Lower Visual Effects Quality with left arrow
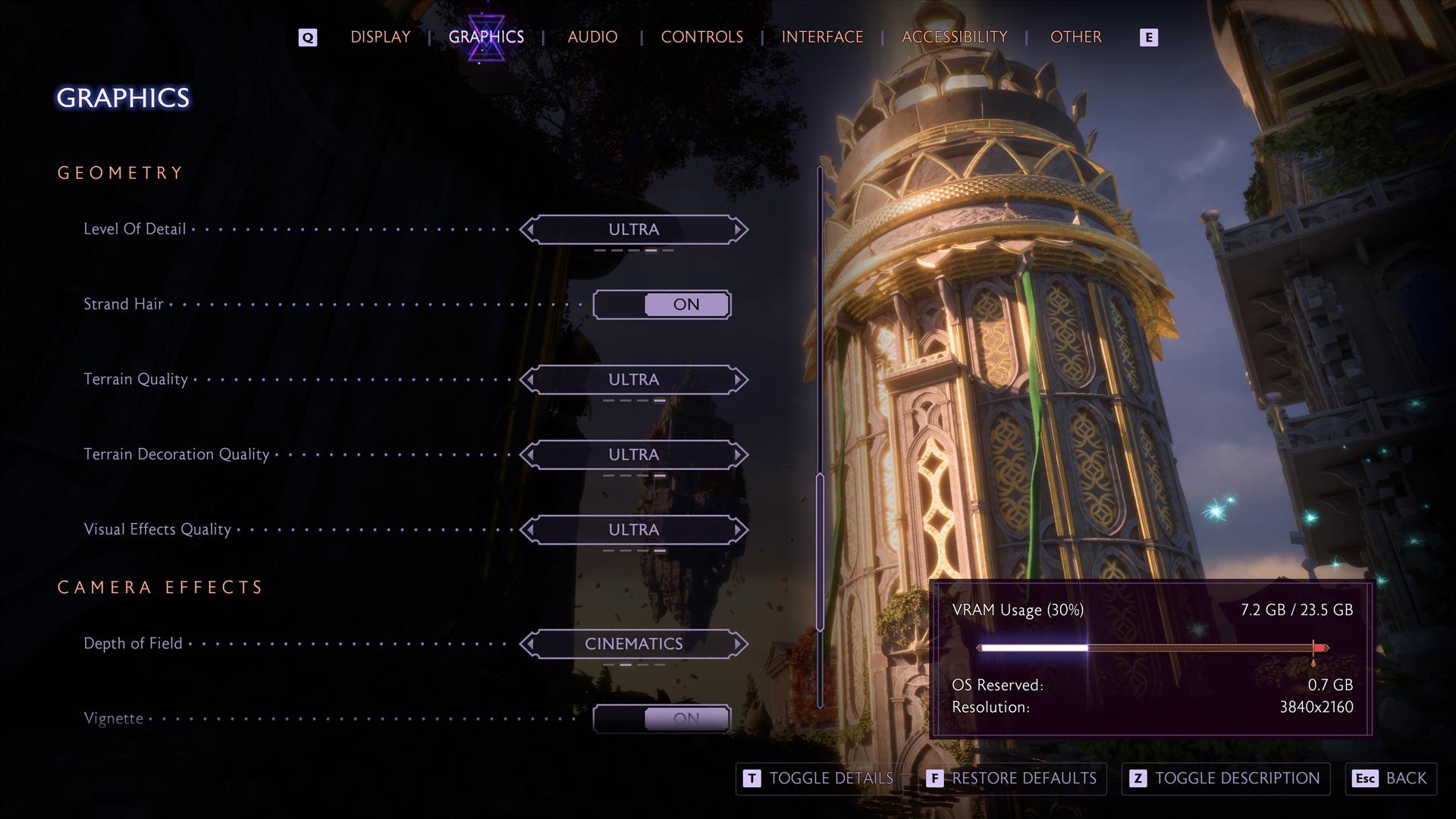The width and height of the screenshot is (1456, 819). pyautogui.click(x=530, y=529)
